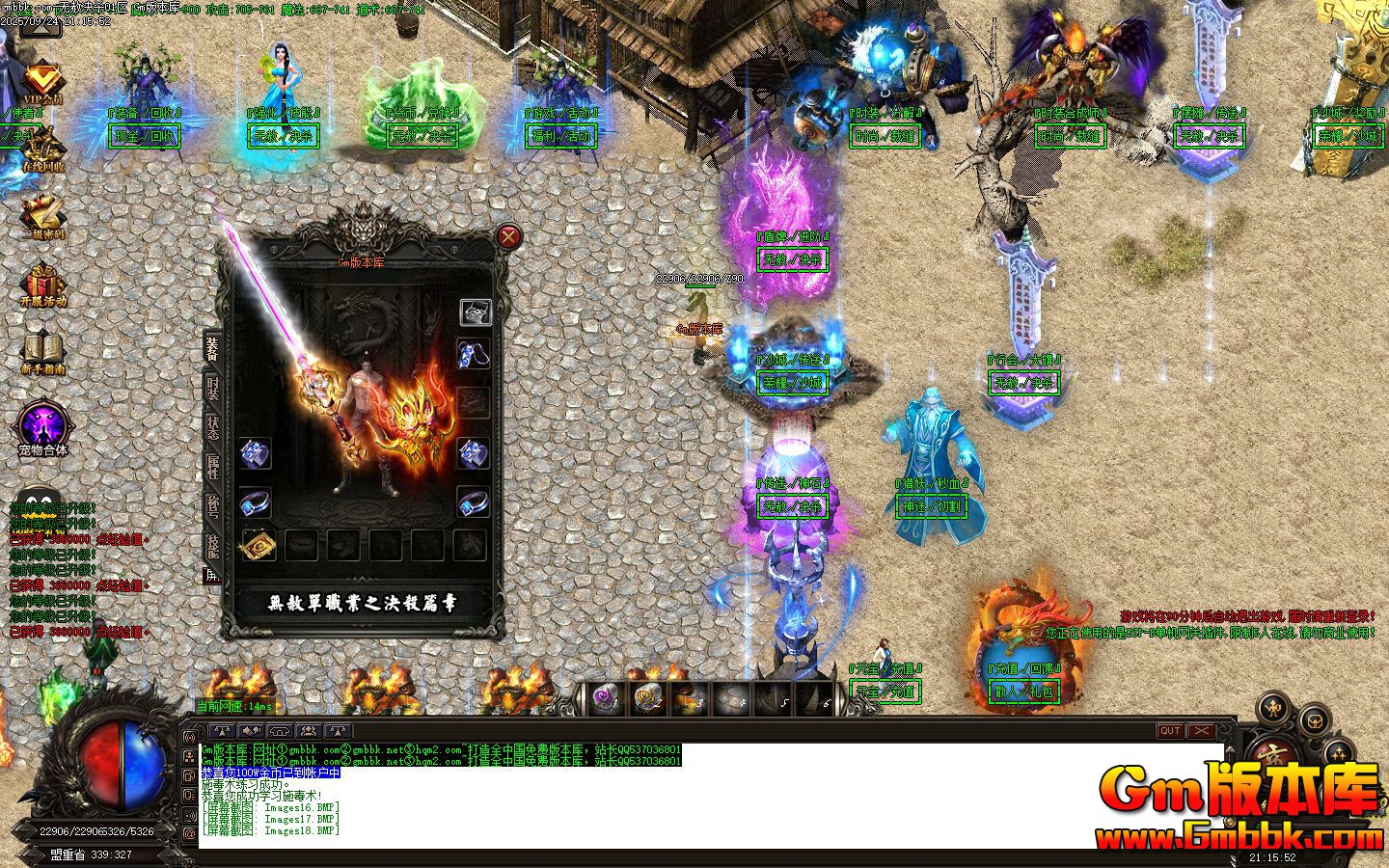Click the red health and mana orb
Viewport: 1389px width, 868px height.
point(106,762)
